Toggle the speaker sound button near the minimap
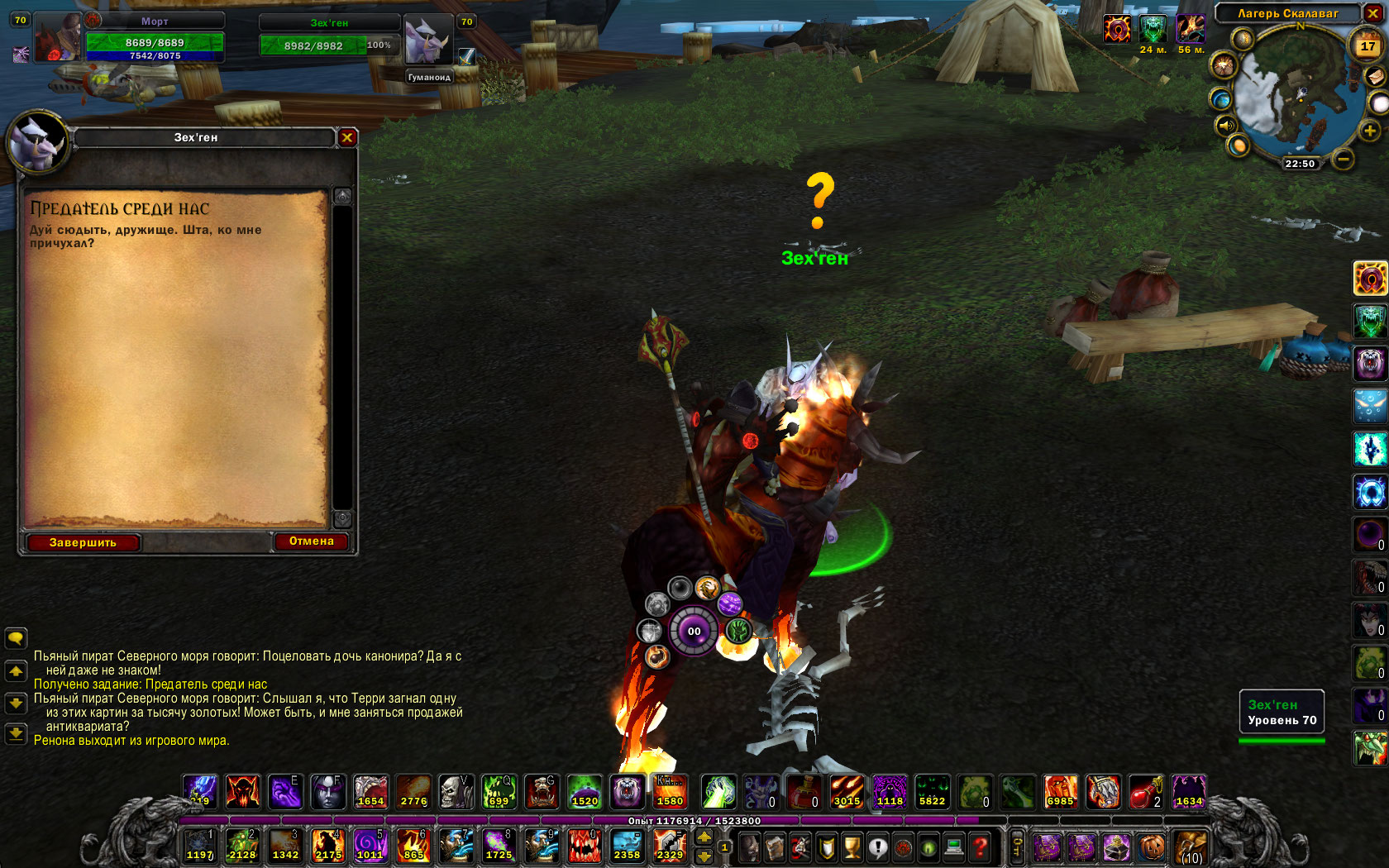Screen dimensions: 1389x868 (x=1224, y=126)
